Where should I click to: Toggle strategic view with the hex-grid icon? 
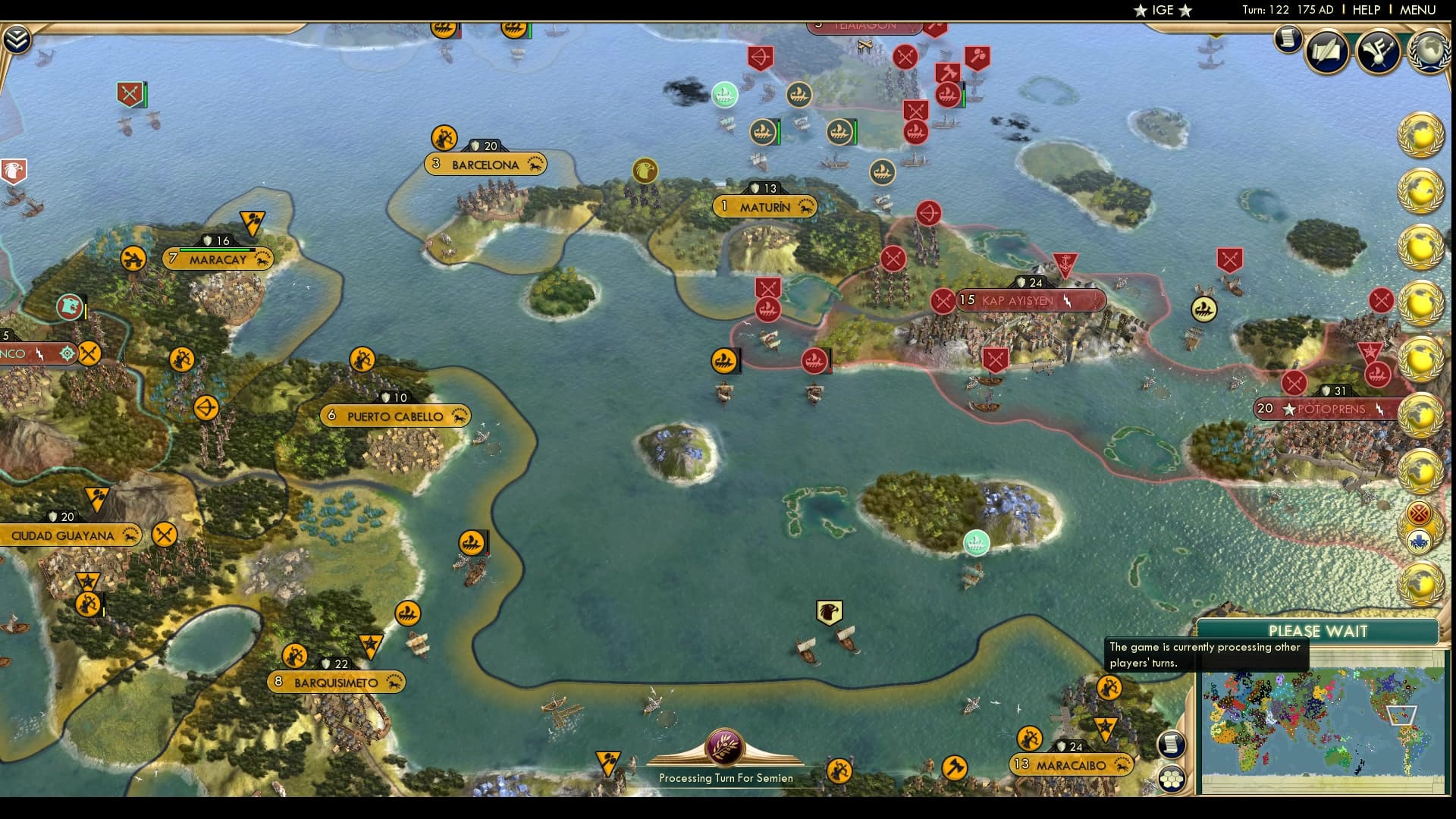[1173, 780]
